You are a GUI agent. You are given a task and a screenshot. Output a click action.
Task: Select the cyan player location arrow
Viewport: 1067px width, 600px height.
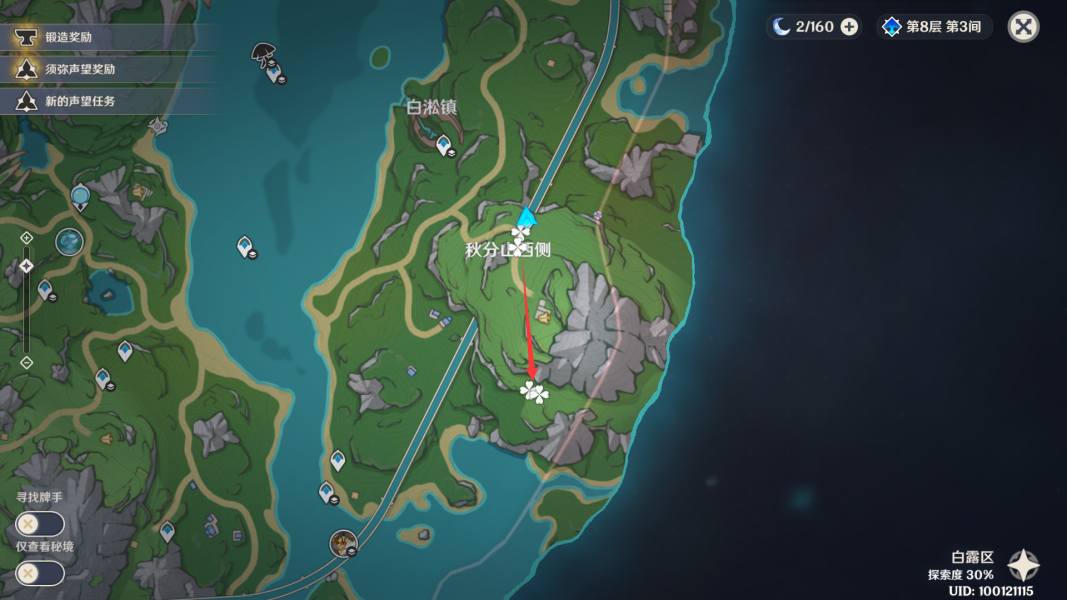526,217
